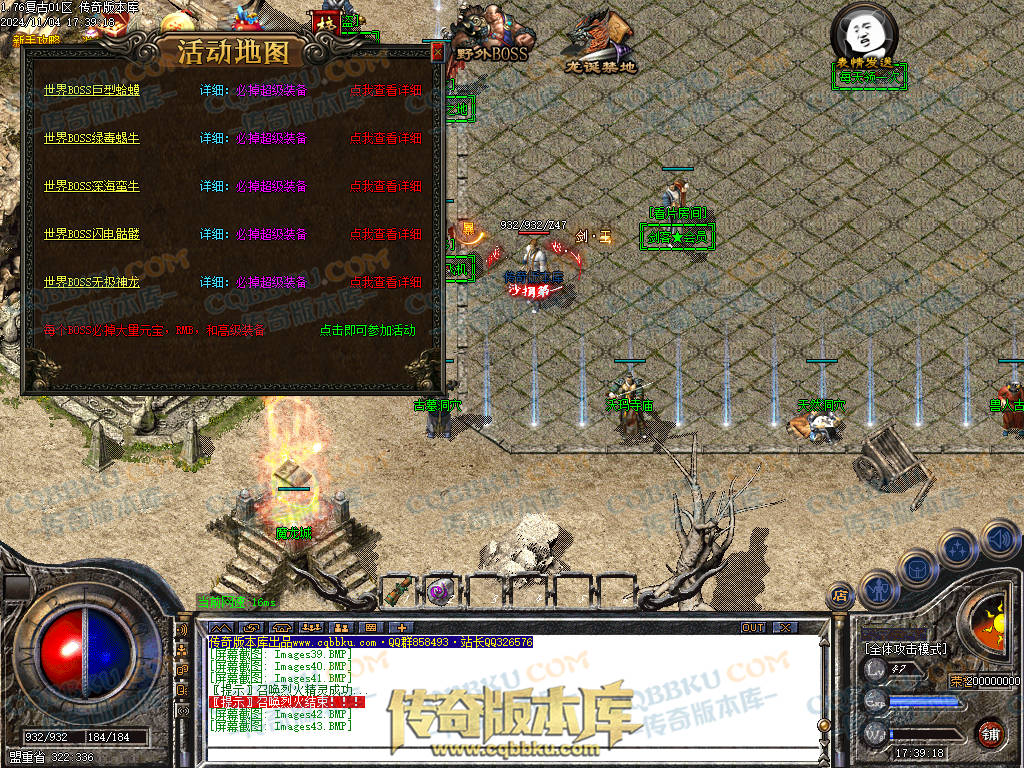The height and width of the screenshot is (768, 1024).
Task: Open 世界BOSS巨型蛤蟆 entry
Action: [x=92, y=90]
